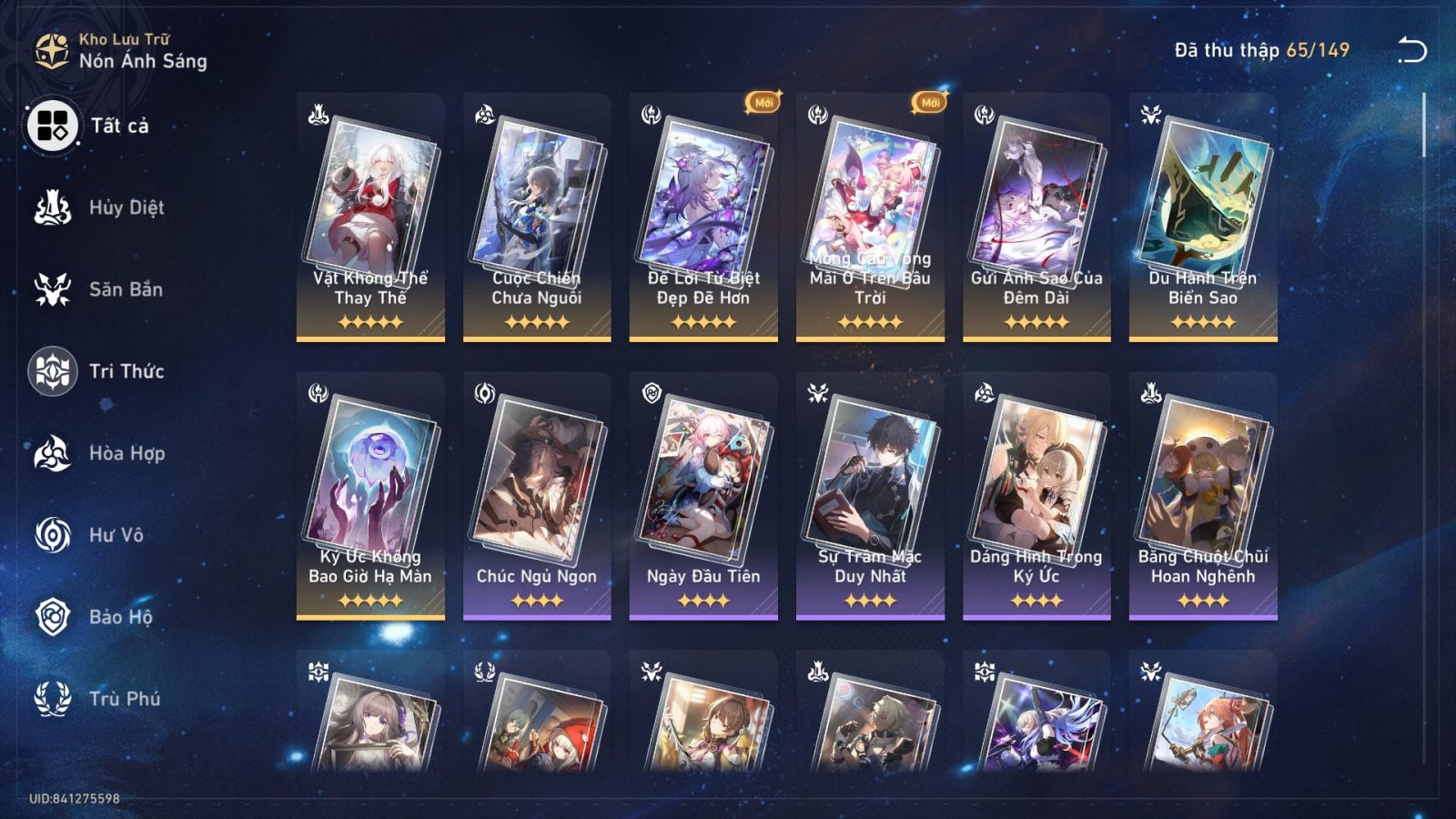Open the Tri Thức path filter icon

[52, 371]
